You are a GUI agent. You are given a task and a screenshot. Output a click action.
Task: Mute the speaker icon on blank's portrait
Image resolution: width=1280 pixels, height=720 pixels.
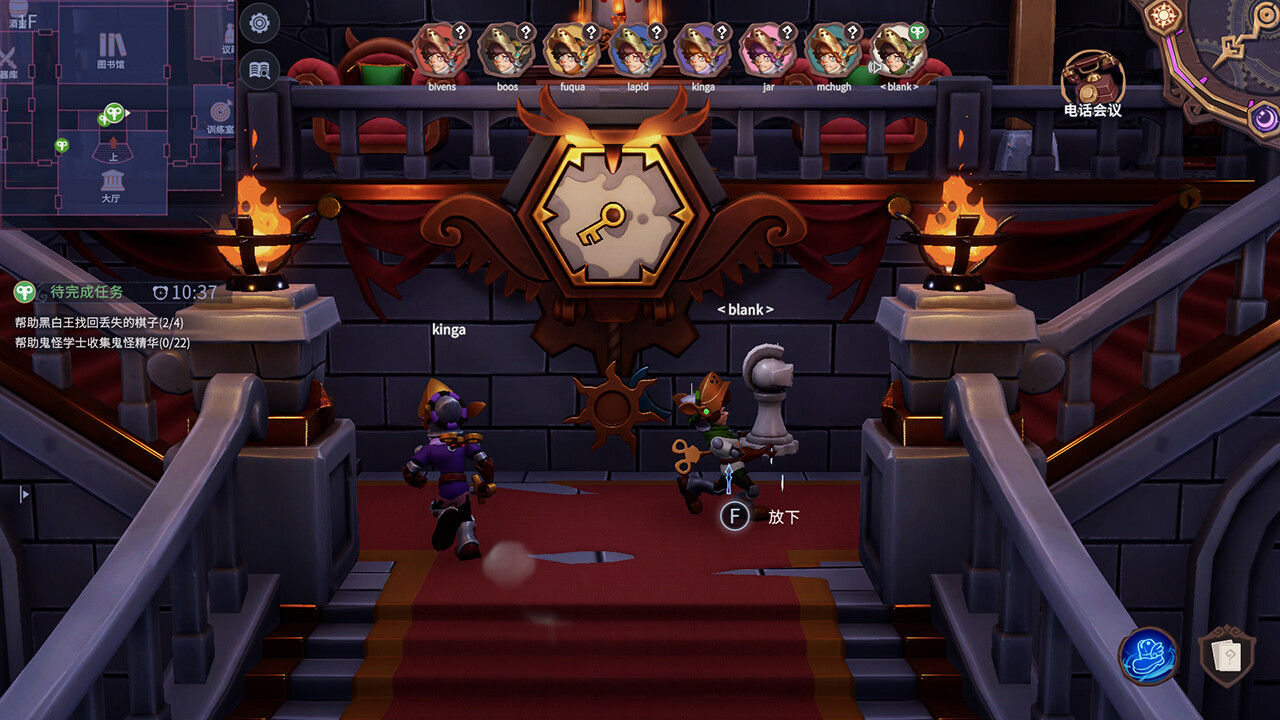(x=875, y=67)
